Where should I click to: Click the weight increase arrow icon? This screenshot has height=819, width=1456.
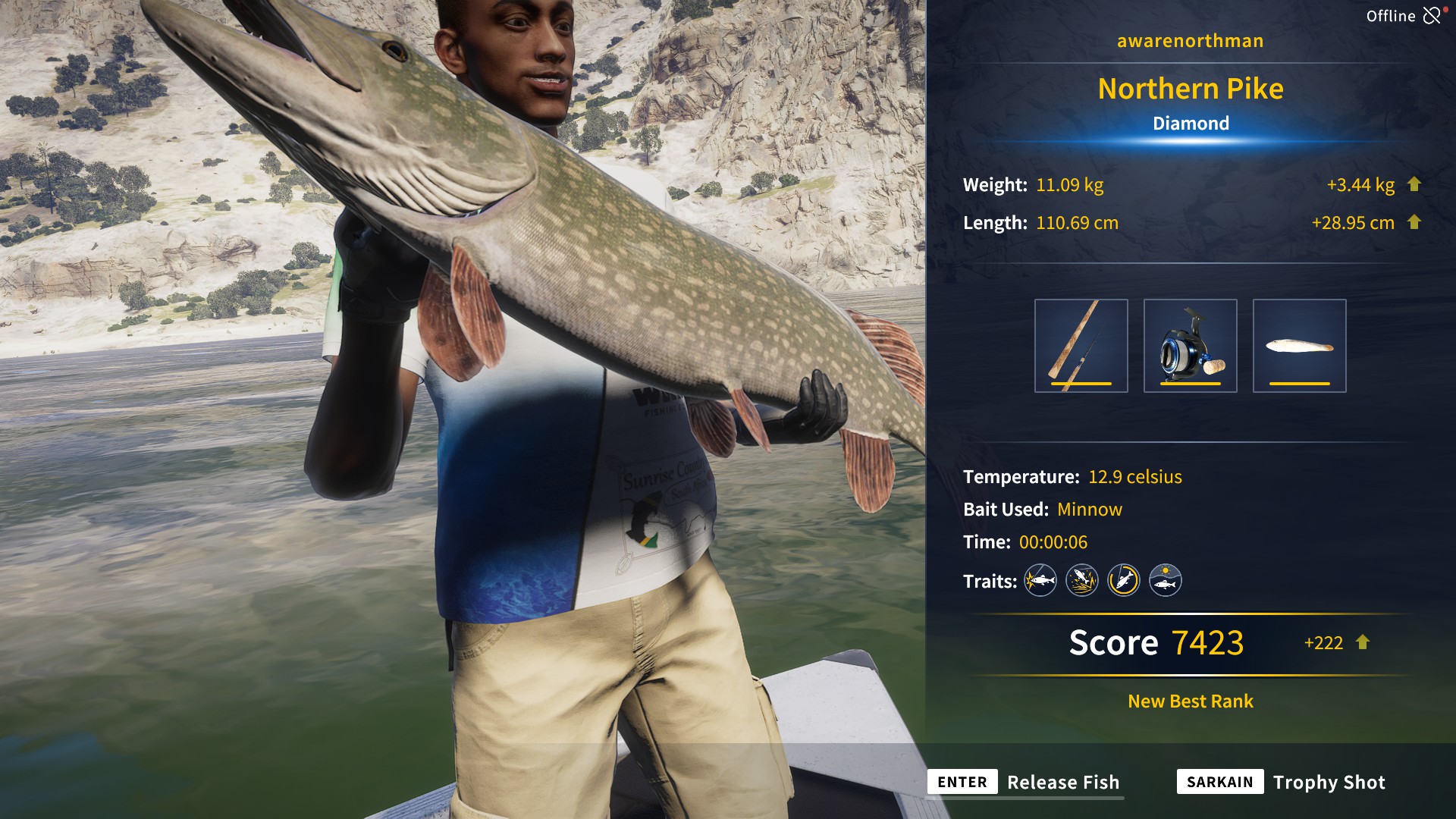[1417, 184]
